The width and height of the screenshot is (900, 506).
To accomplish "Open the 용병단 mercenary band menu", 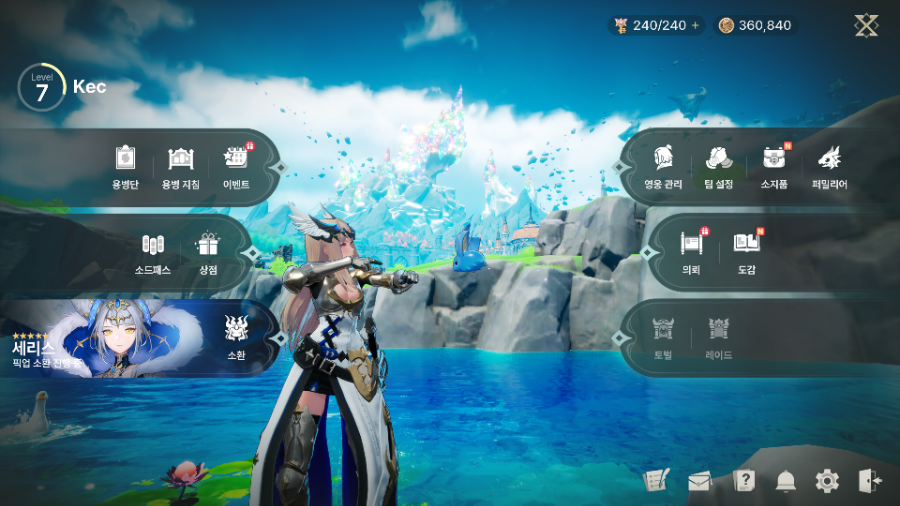I will tap(124, 166).
